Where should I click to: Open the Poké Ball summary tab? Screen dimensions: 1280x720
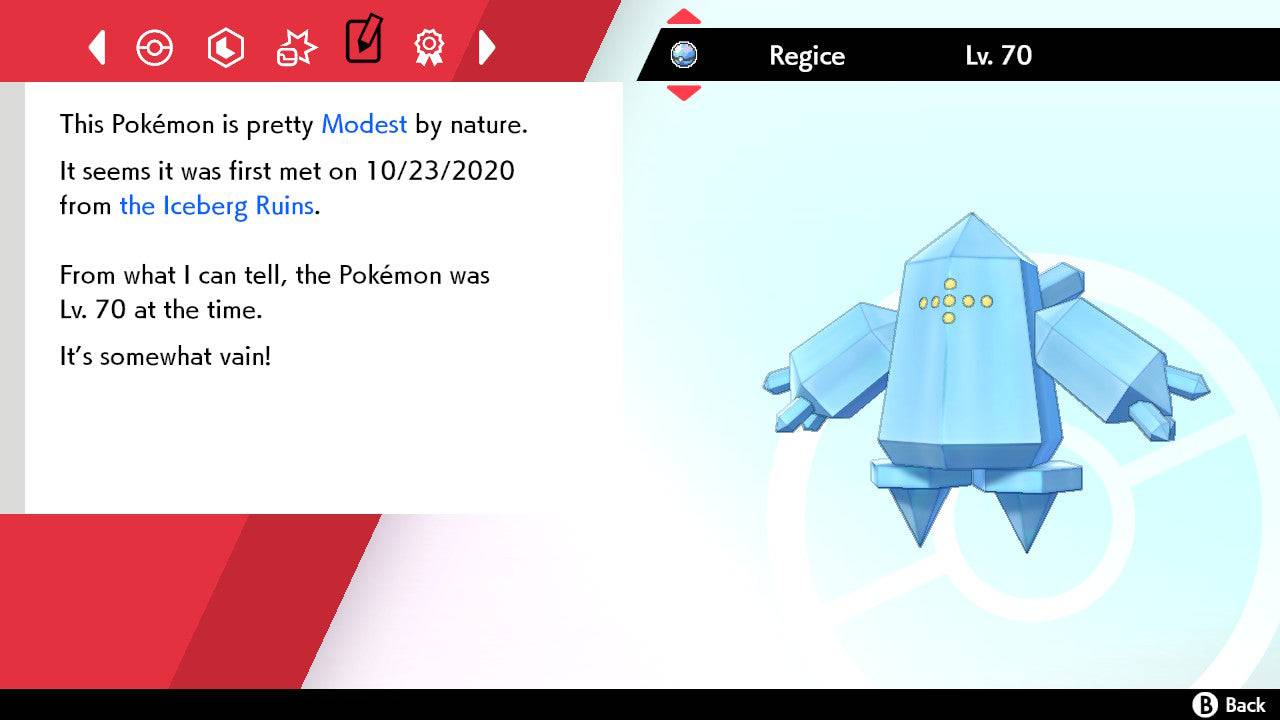pyautogui.click(x=155, y=47)
